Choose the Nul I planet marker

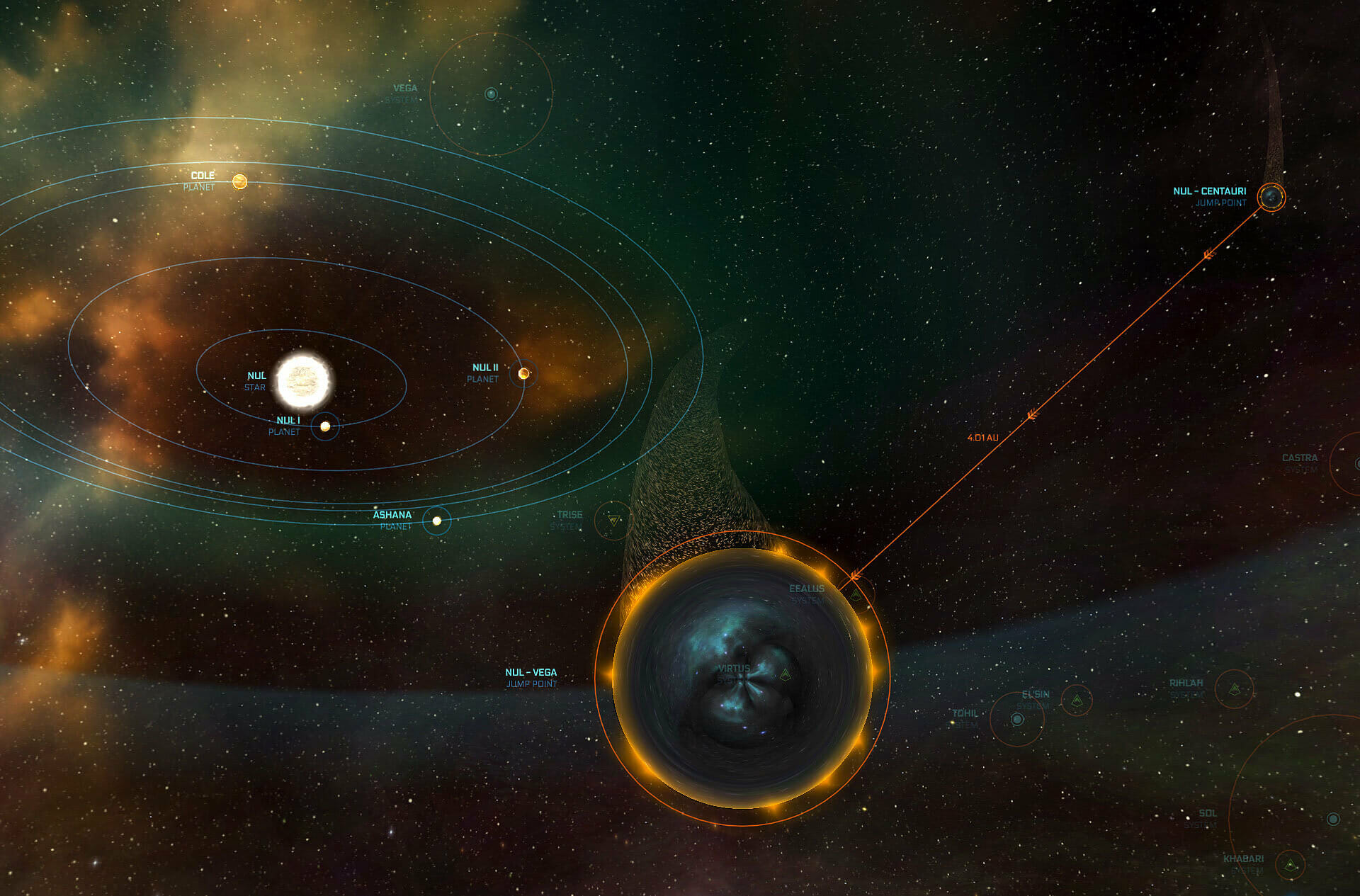pos(325,426)
